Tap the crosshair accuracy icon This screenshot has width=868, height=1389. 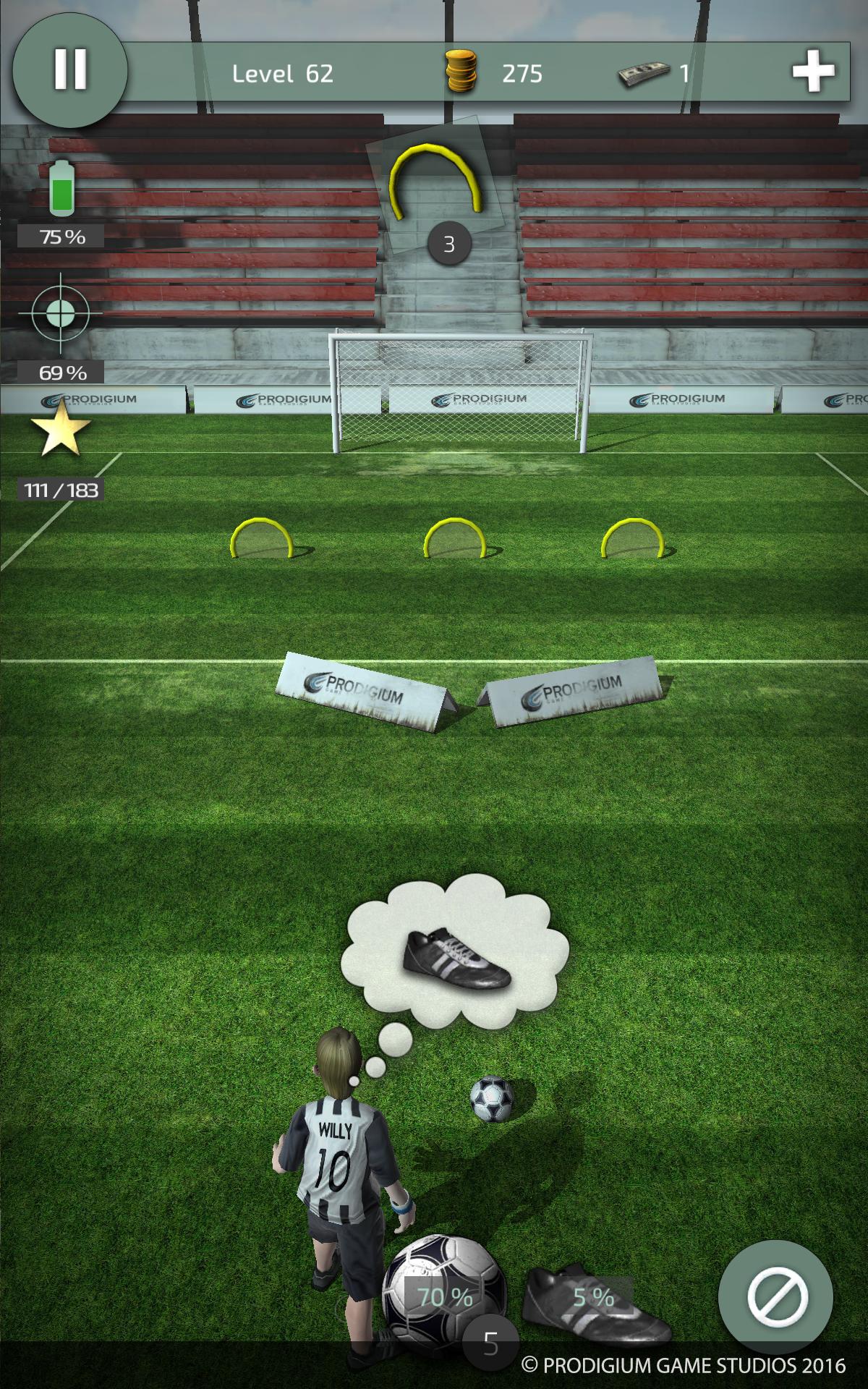coord(61,314)
